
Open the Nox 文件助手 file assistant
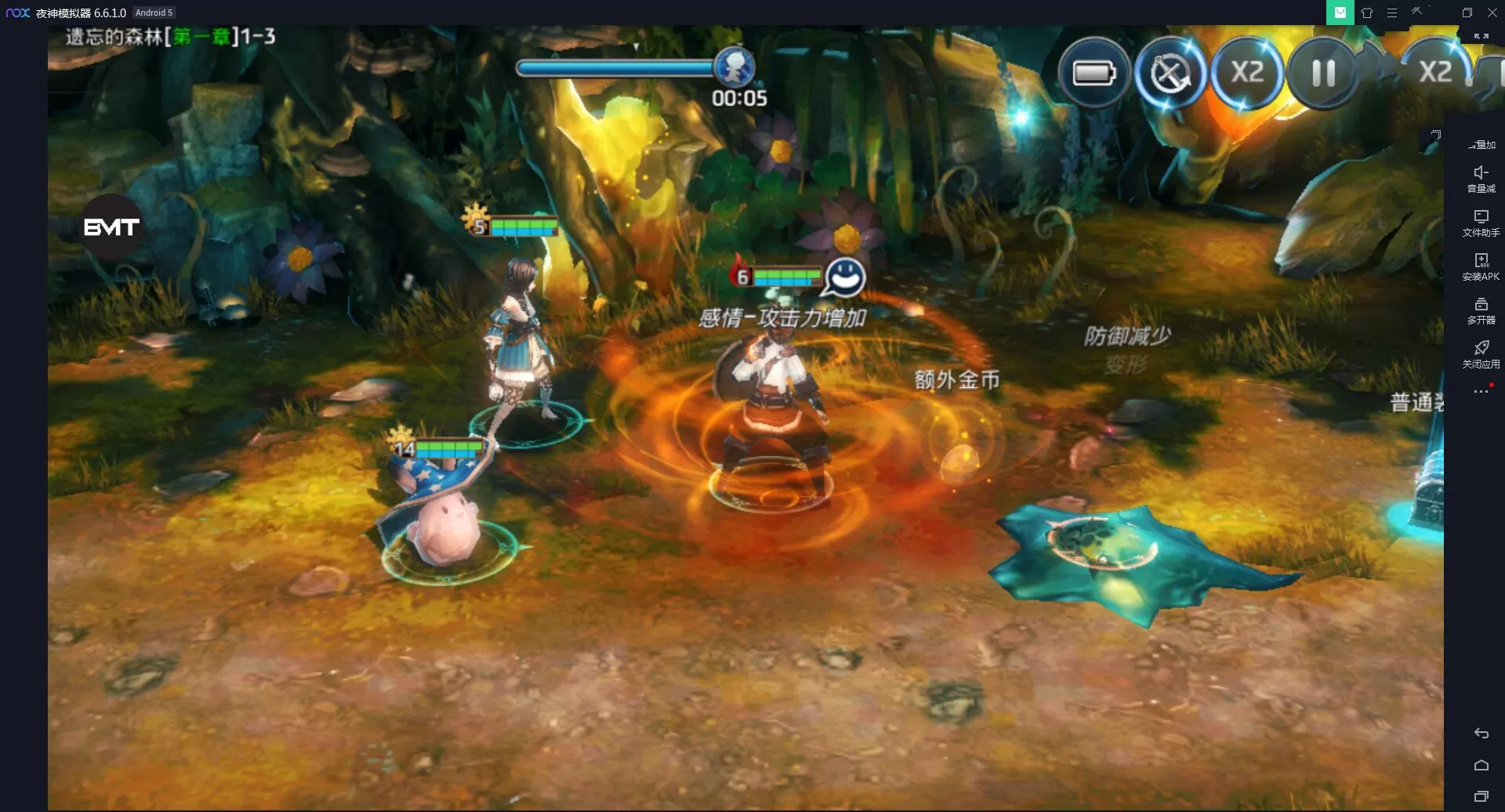(1481, 223)
